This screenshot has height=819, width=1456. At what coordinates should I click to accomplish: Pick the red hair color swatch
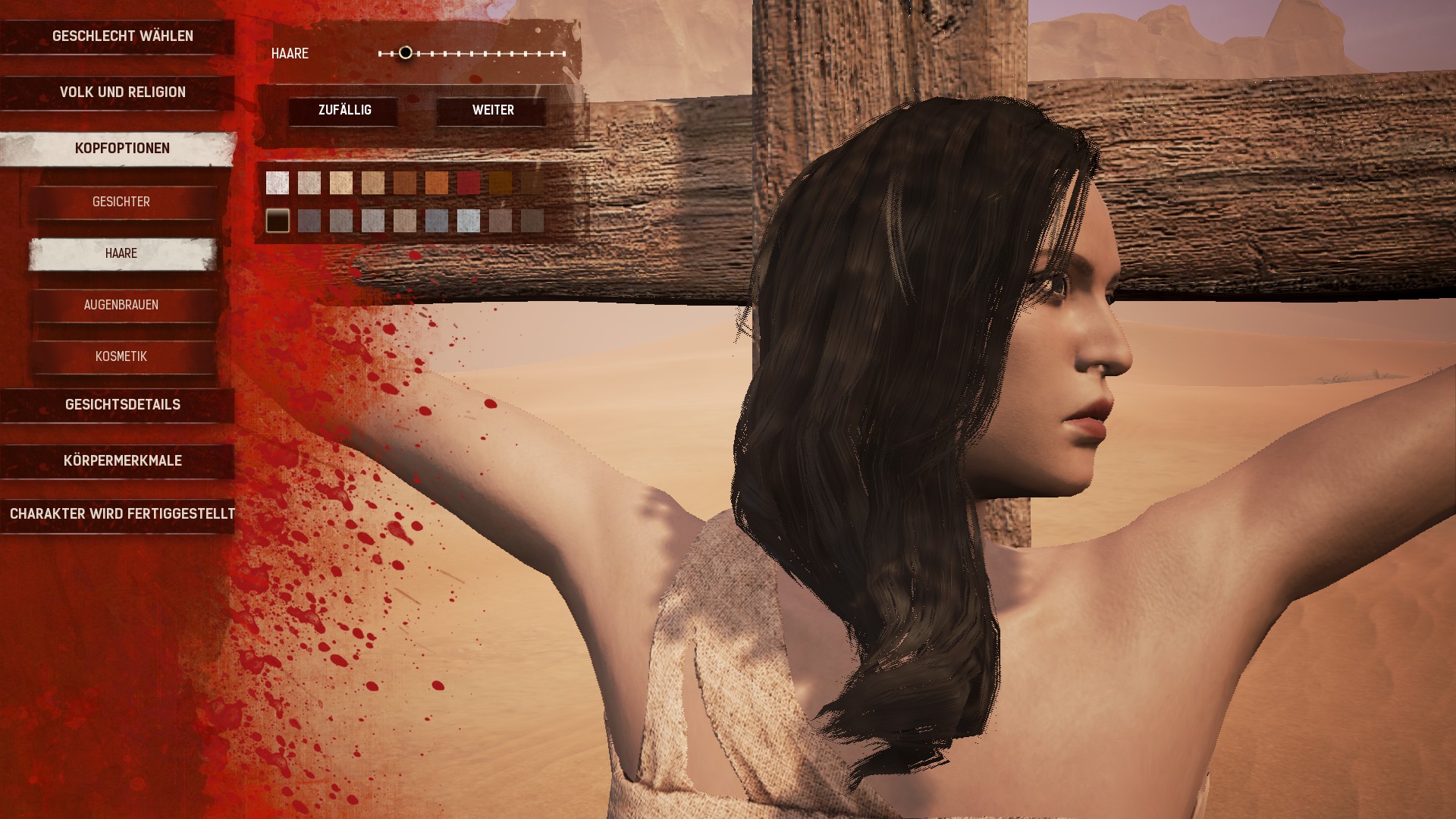click(x=469, y=183)
